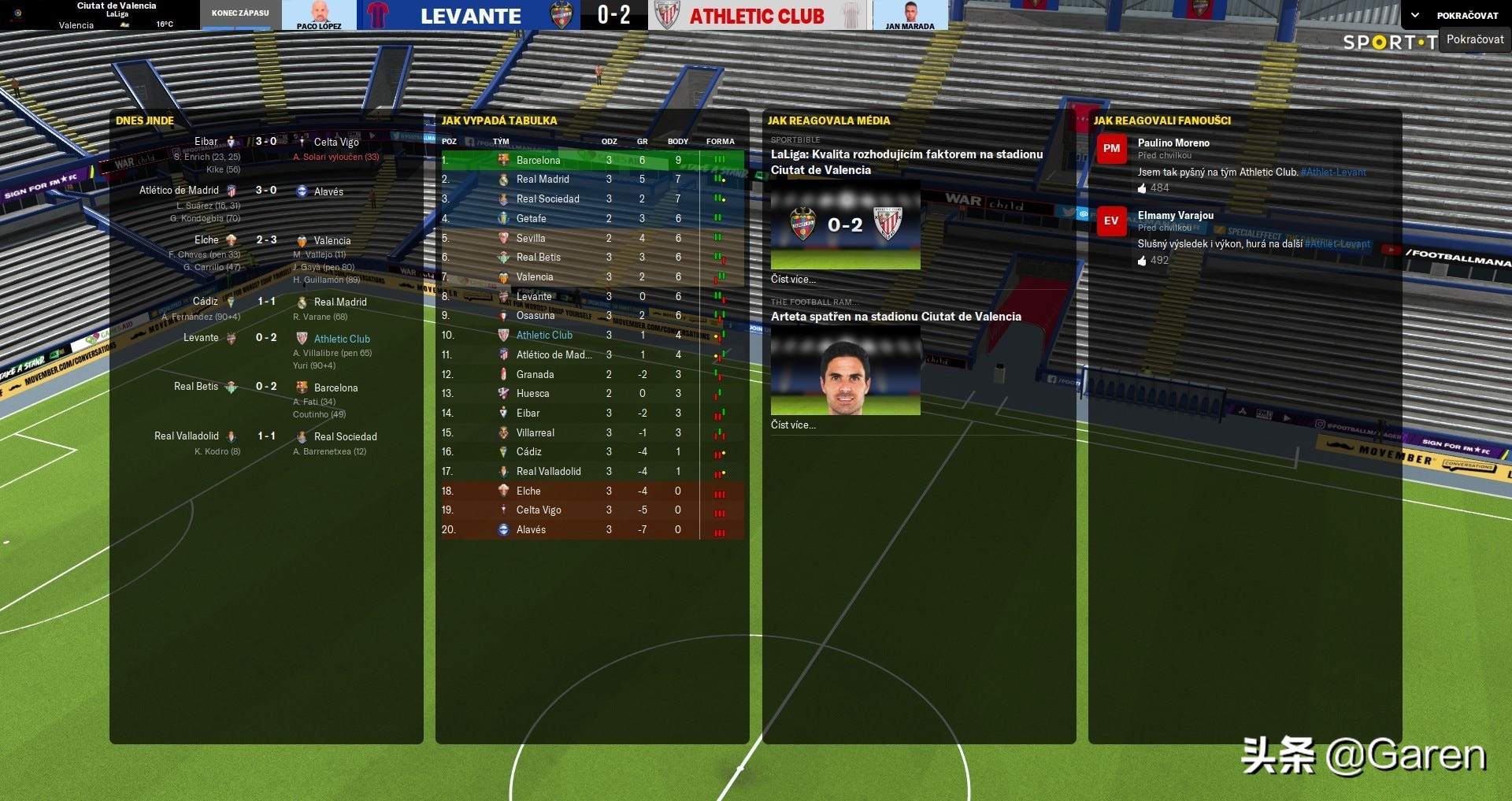
Task: Read more on the Arteta article
Action: point(793,425)
